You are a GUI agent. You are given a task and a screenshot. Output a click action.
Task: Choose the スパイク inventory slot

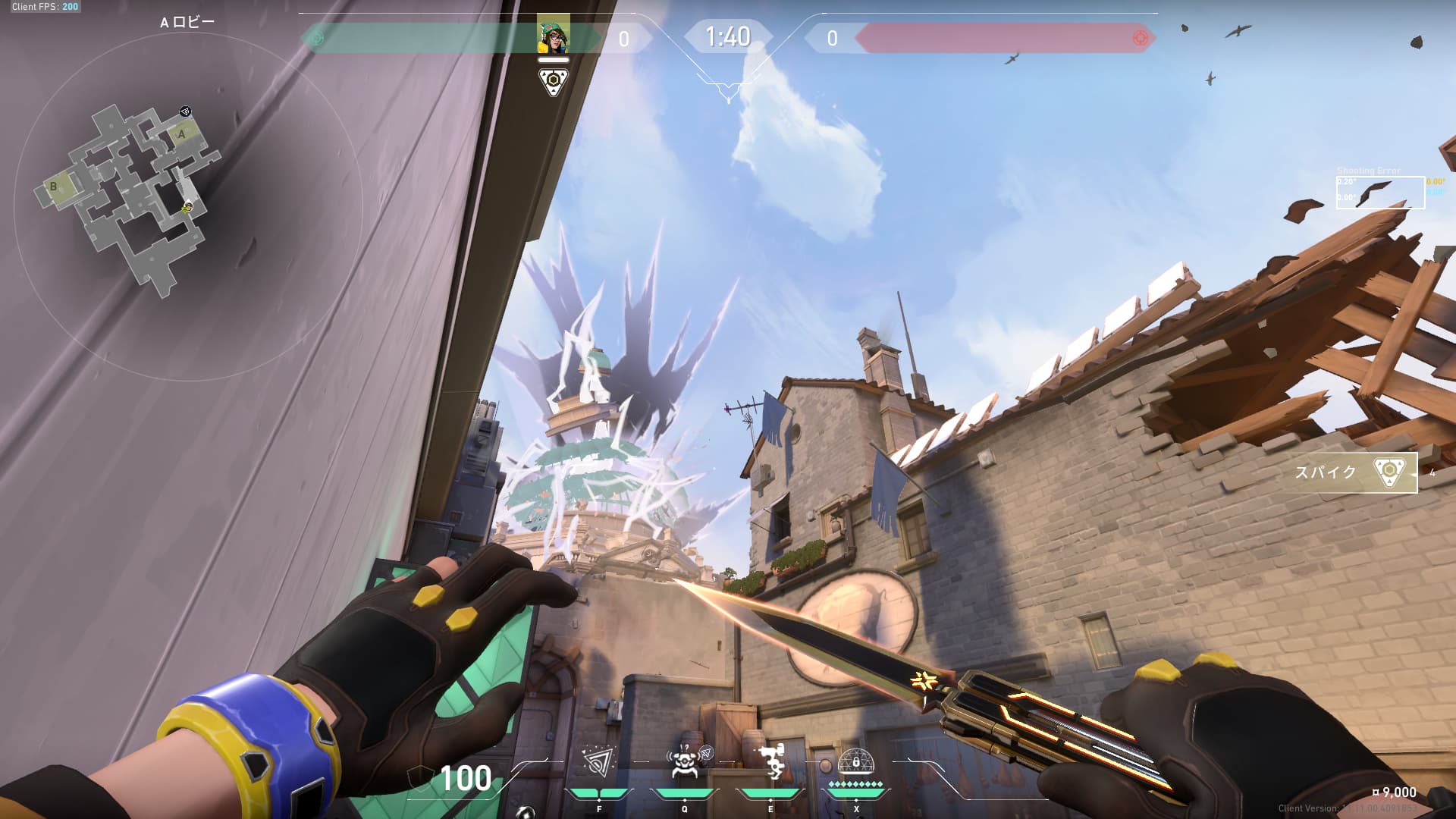coord(1354,472)
